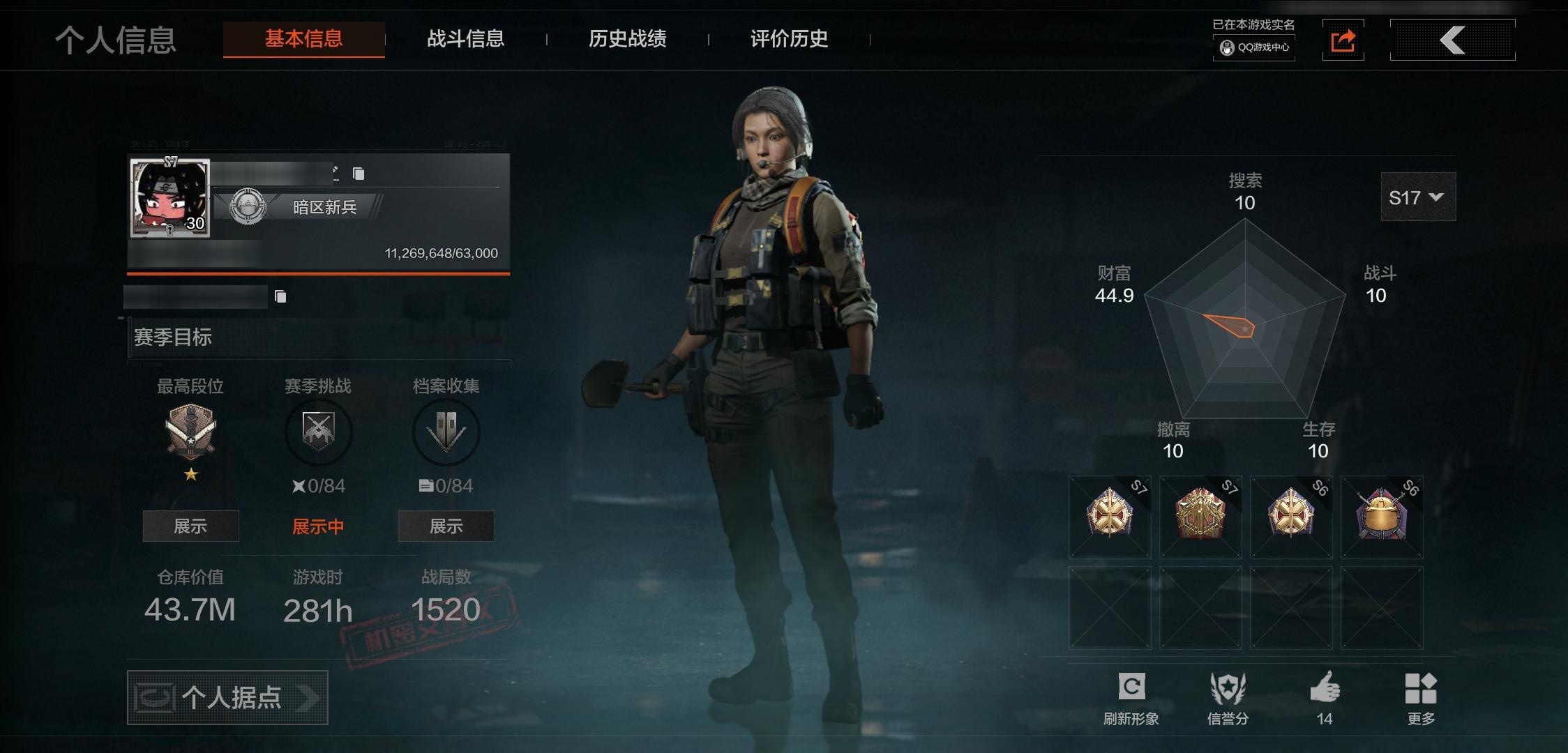Open the 更多 menu
Screen dimensions: 1568x753
pos(1421,697)
